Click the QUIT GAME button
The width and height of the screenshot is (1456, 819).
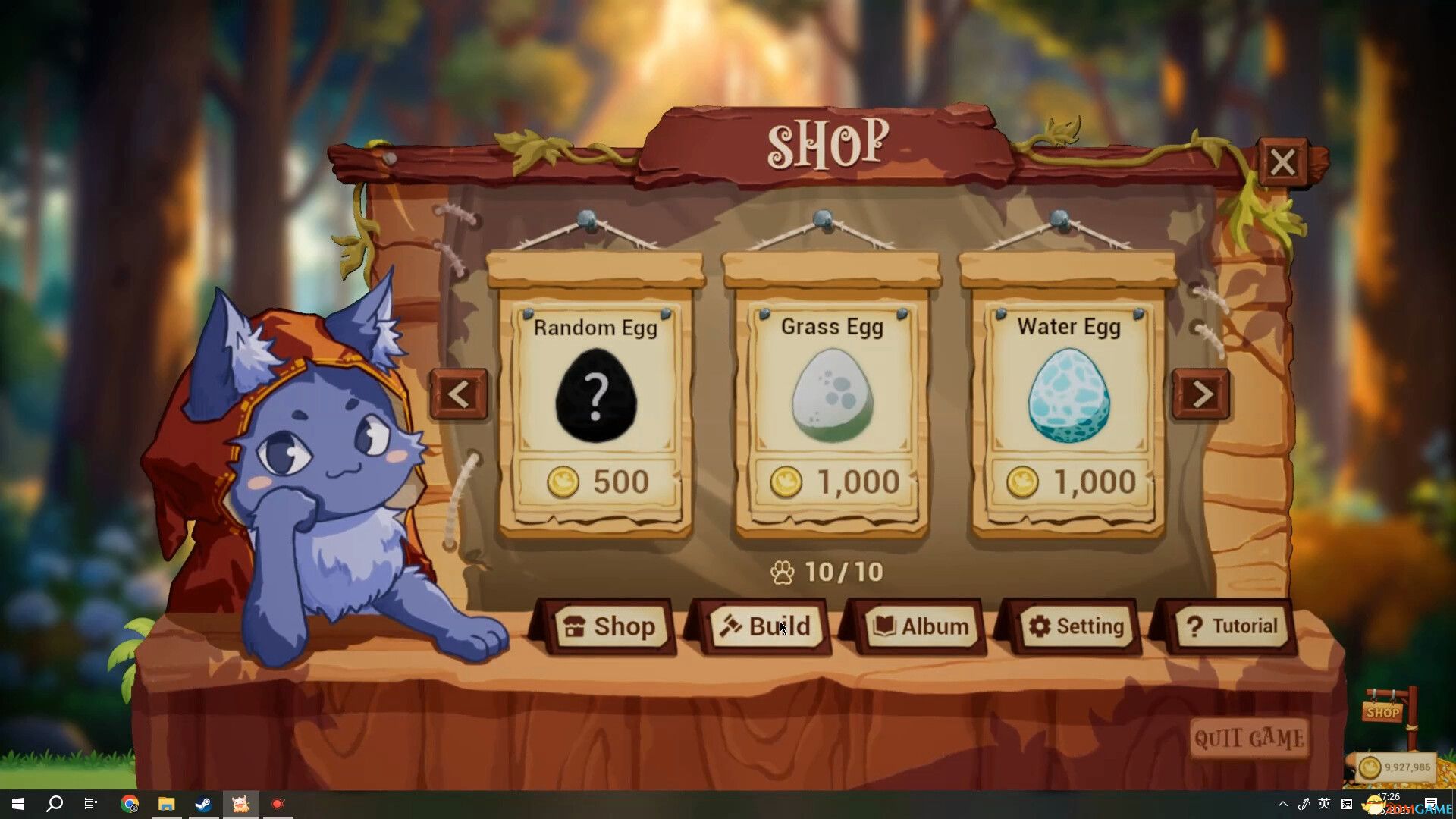click(1250, 738)
